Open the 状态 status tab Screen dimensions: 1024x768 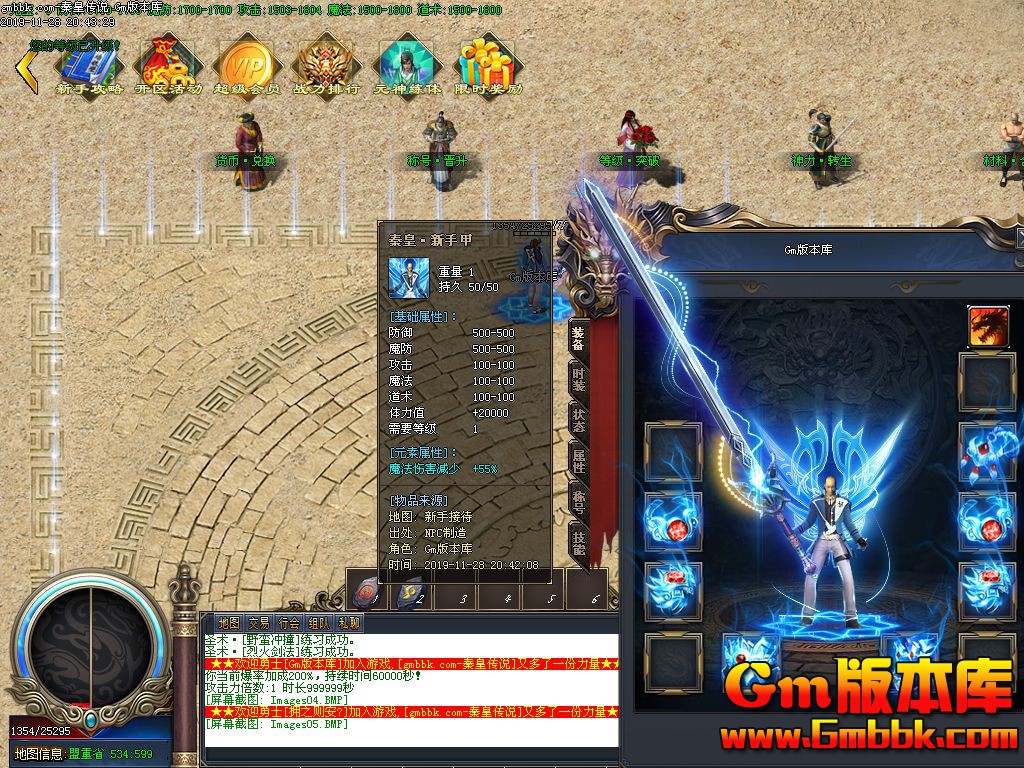pyautogui.click(x=578, y=420)
